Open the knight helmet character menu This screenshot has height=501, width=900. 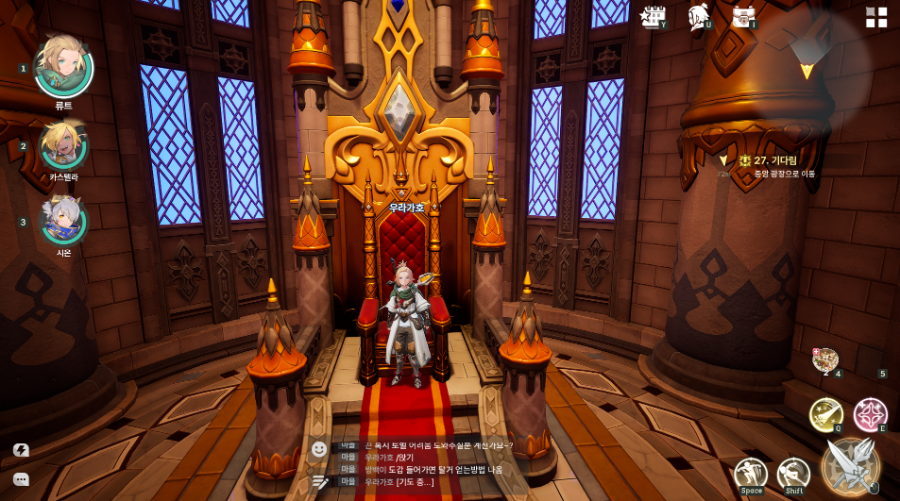(698, 16)
